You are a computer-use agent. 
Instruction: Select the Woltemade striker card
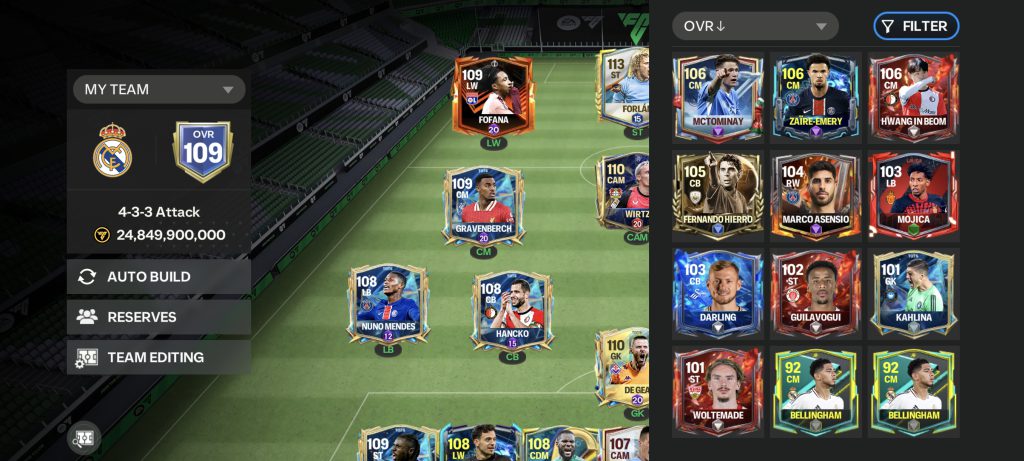pos(718,392)
